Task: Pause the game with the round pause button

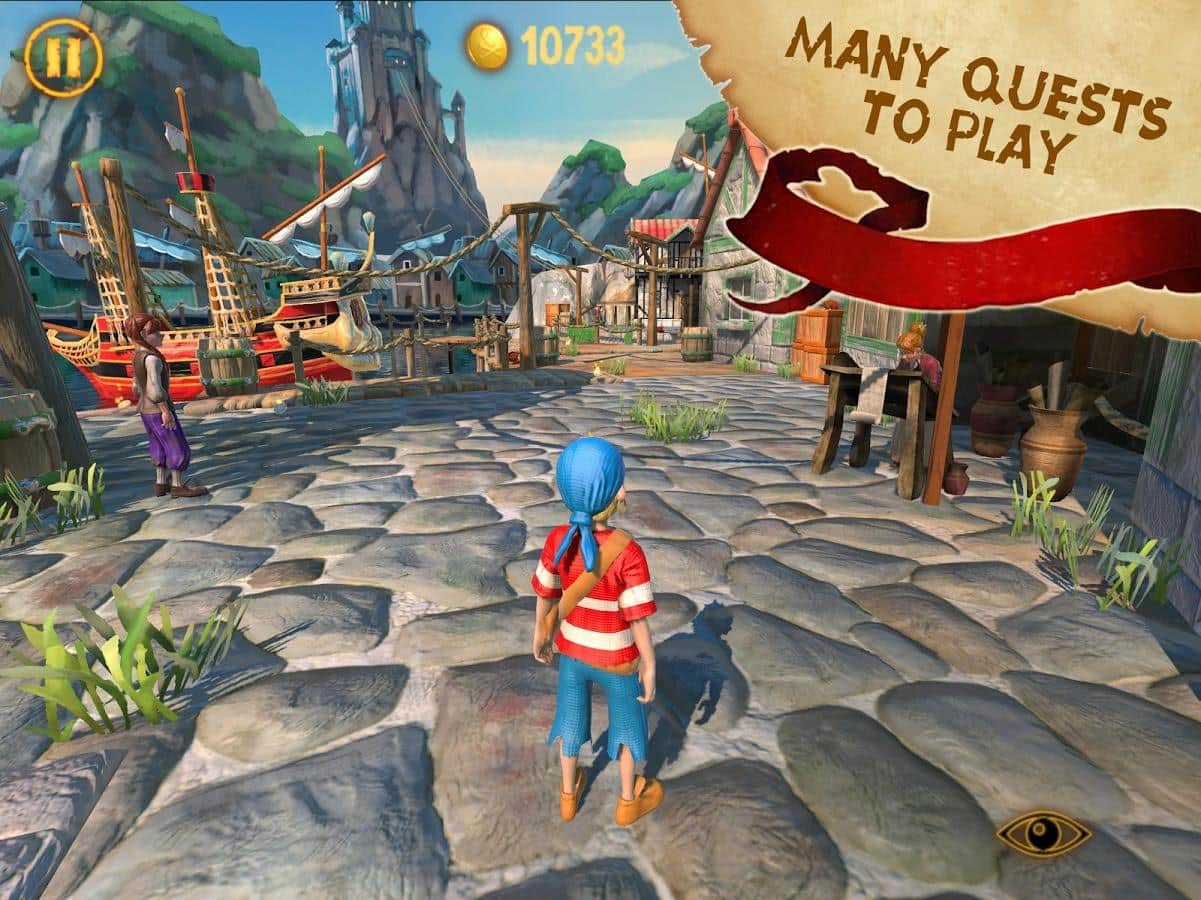Action: [63, 58]
